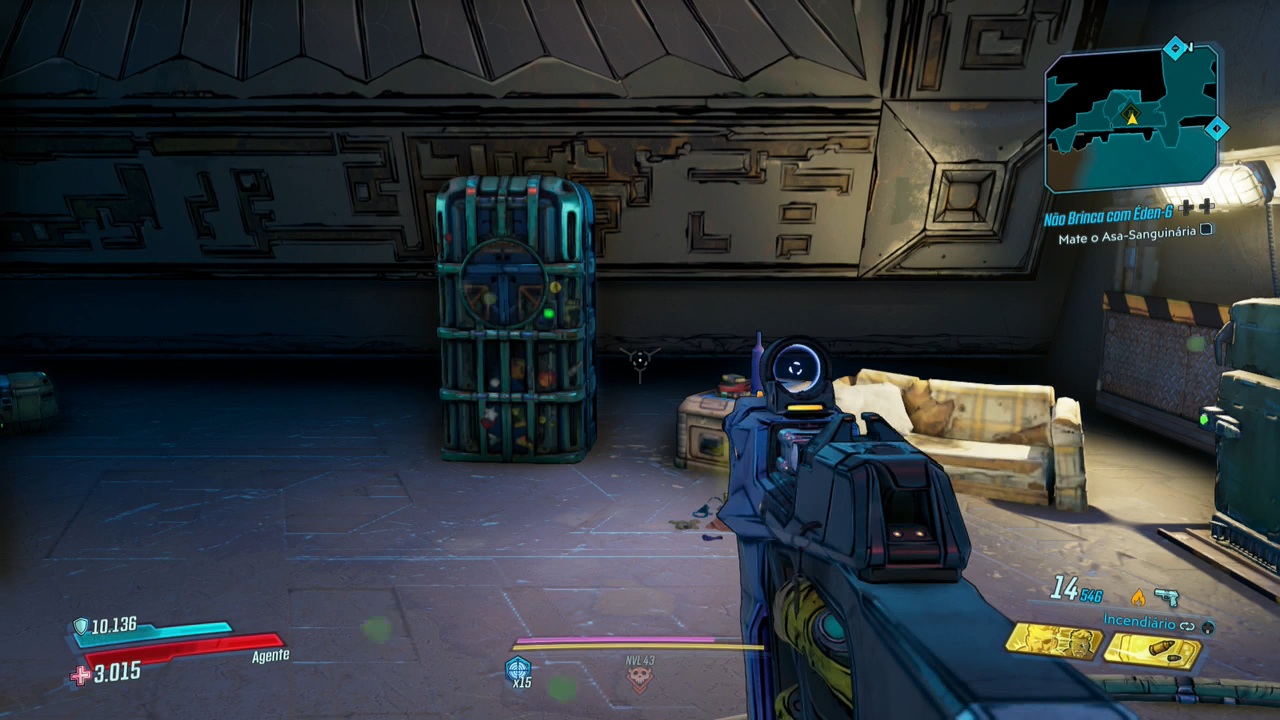Click the shield icon beside 10.136
This screenshot has height=720, width=1280.
coord(80,626)
